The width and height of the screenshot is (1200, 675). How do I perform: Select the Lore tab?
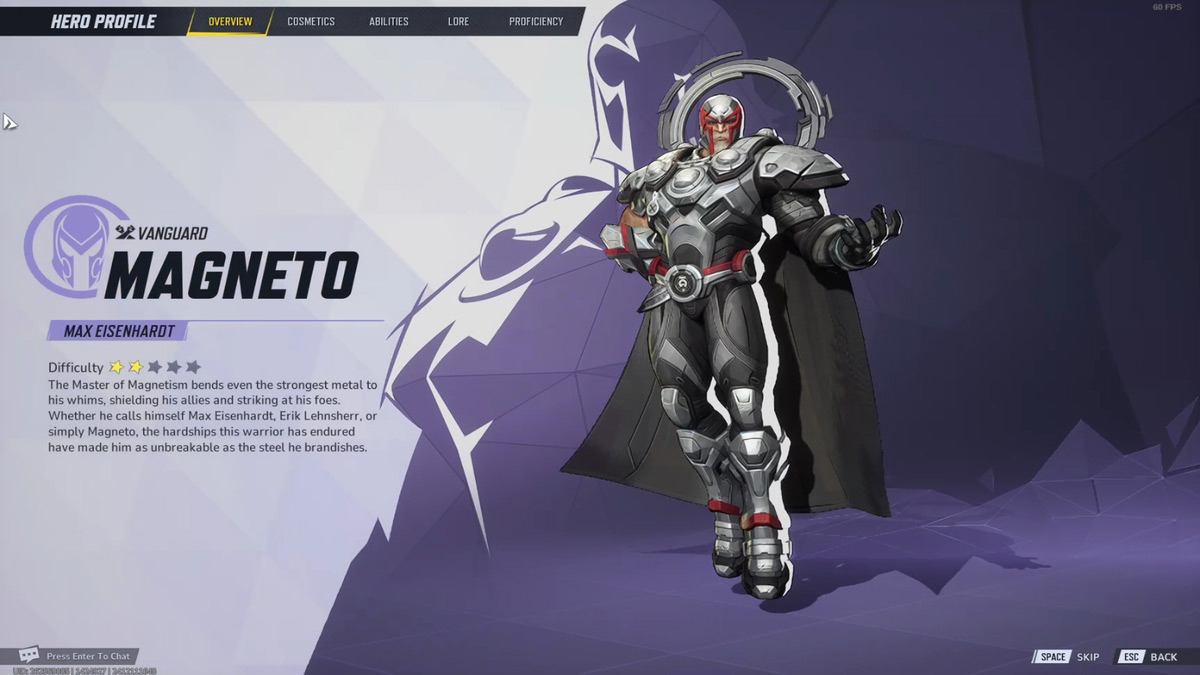coord(458,21)
